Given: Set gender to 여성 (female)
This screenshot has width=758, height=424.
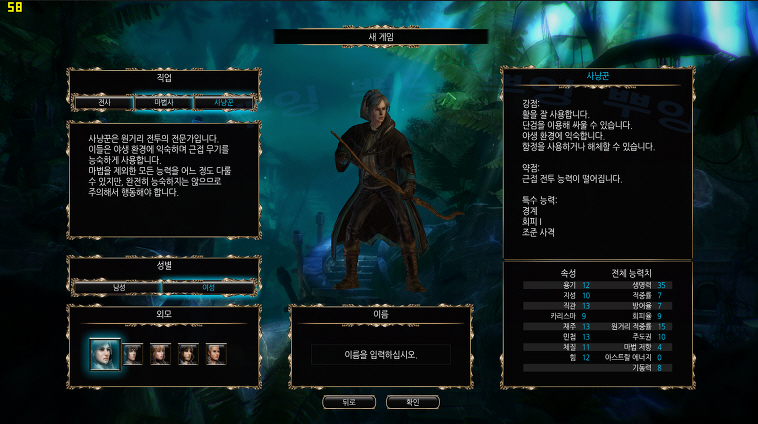Looking at the screenshot, I should tap(208, 287).
